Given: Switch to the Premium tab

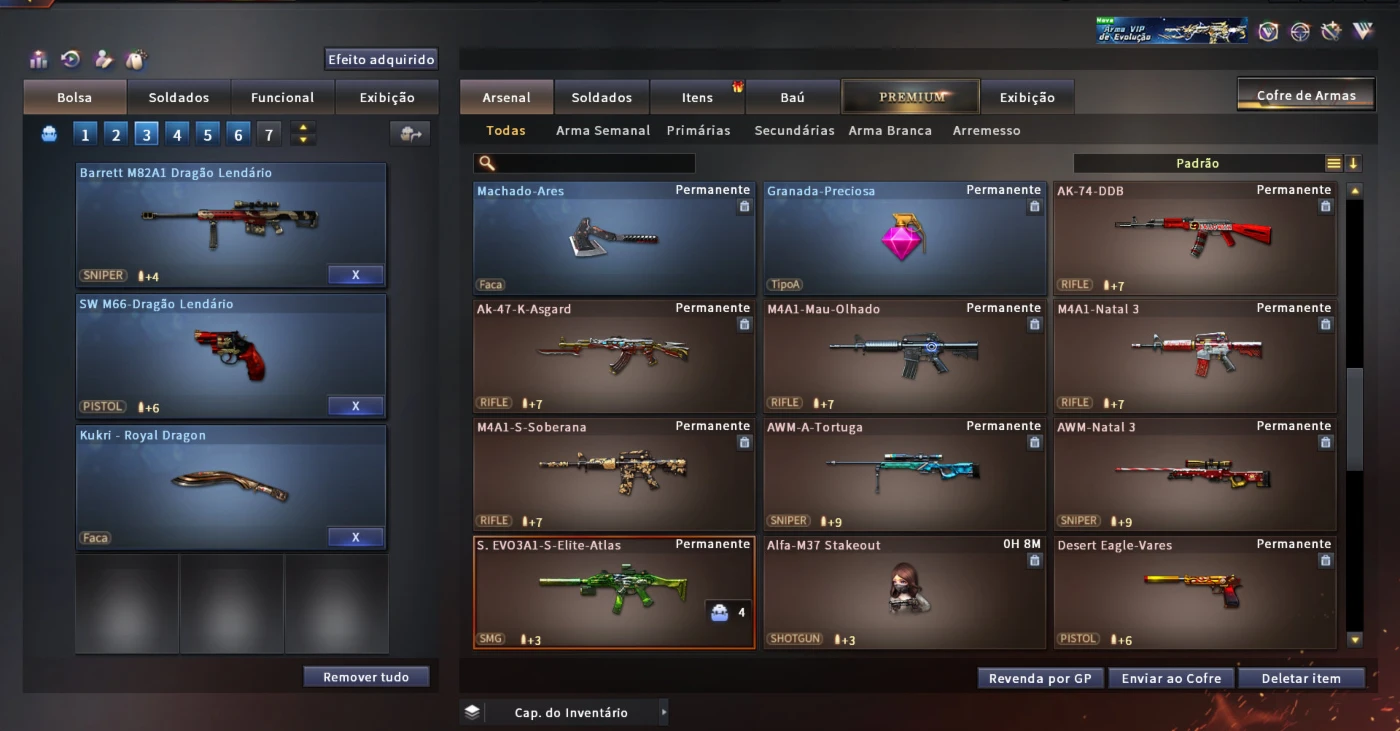Looking at the screenshot, I should coord(911,97).
